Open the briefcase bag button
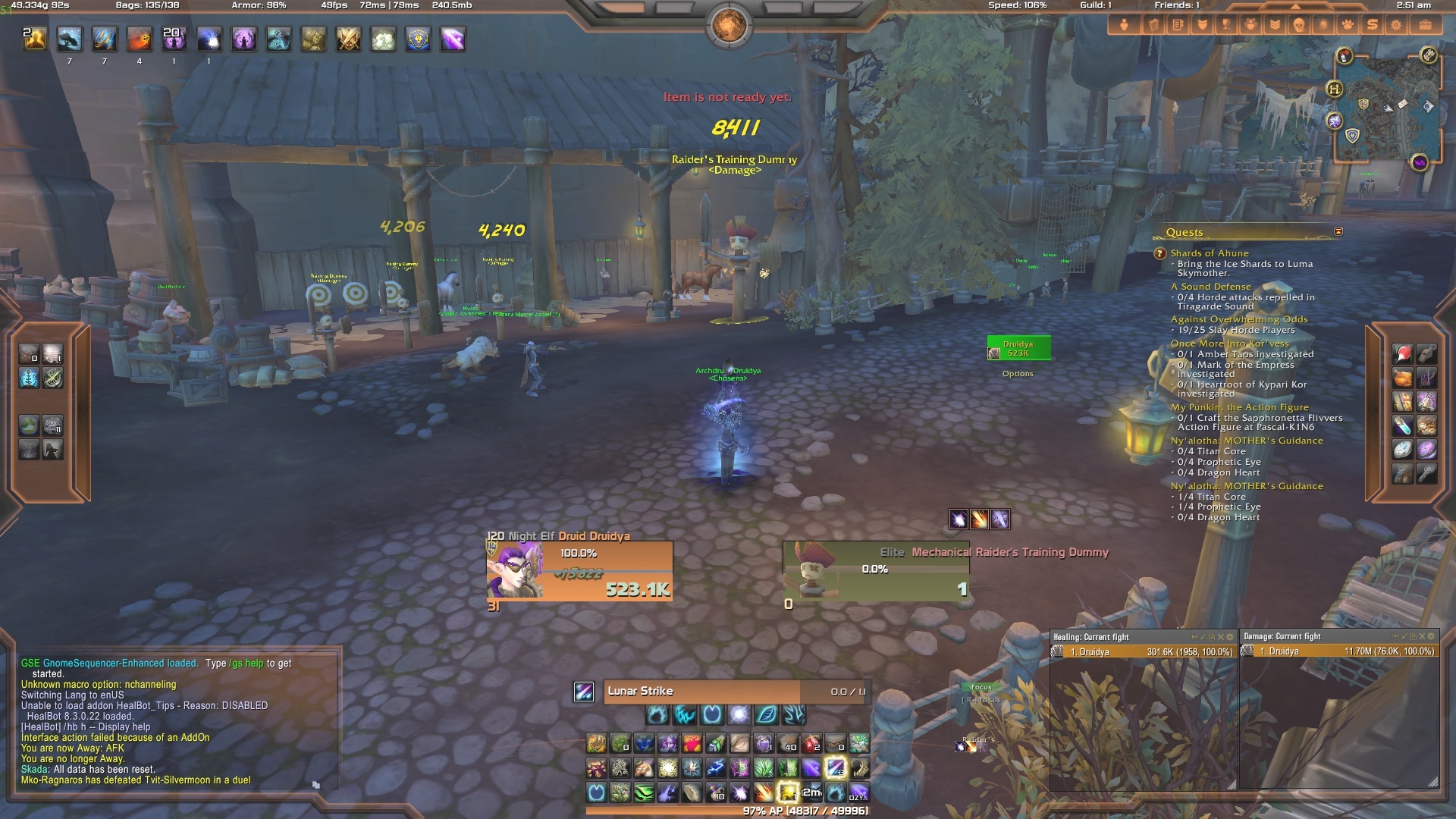Image resolution: width=1456 pixels, height=819 pixels. coord(1425,25)
